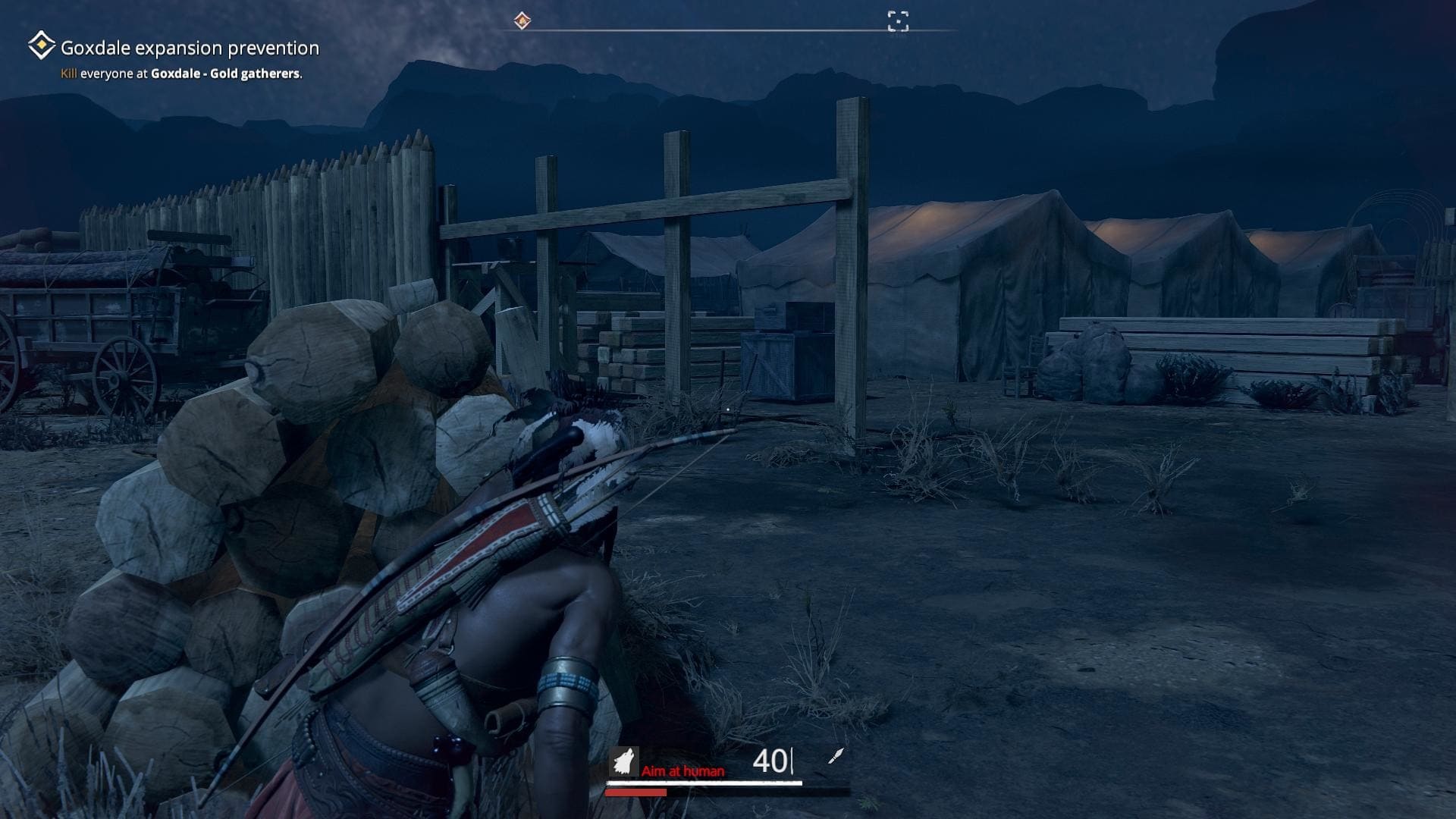
Task: Click the square bracket target marker on the compass
Action: (x=898, y=21)
